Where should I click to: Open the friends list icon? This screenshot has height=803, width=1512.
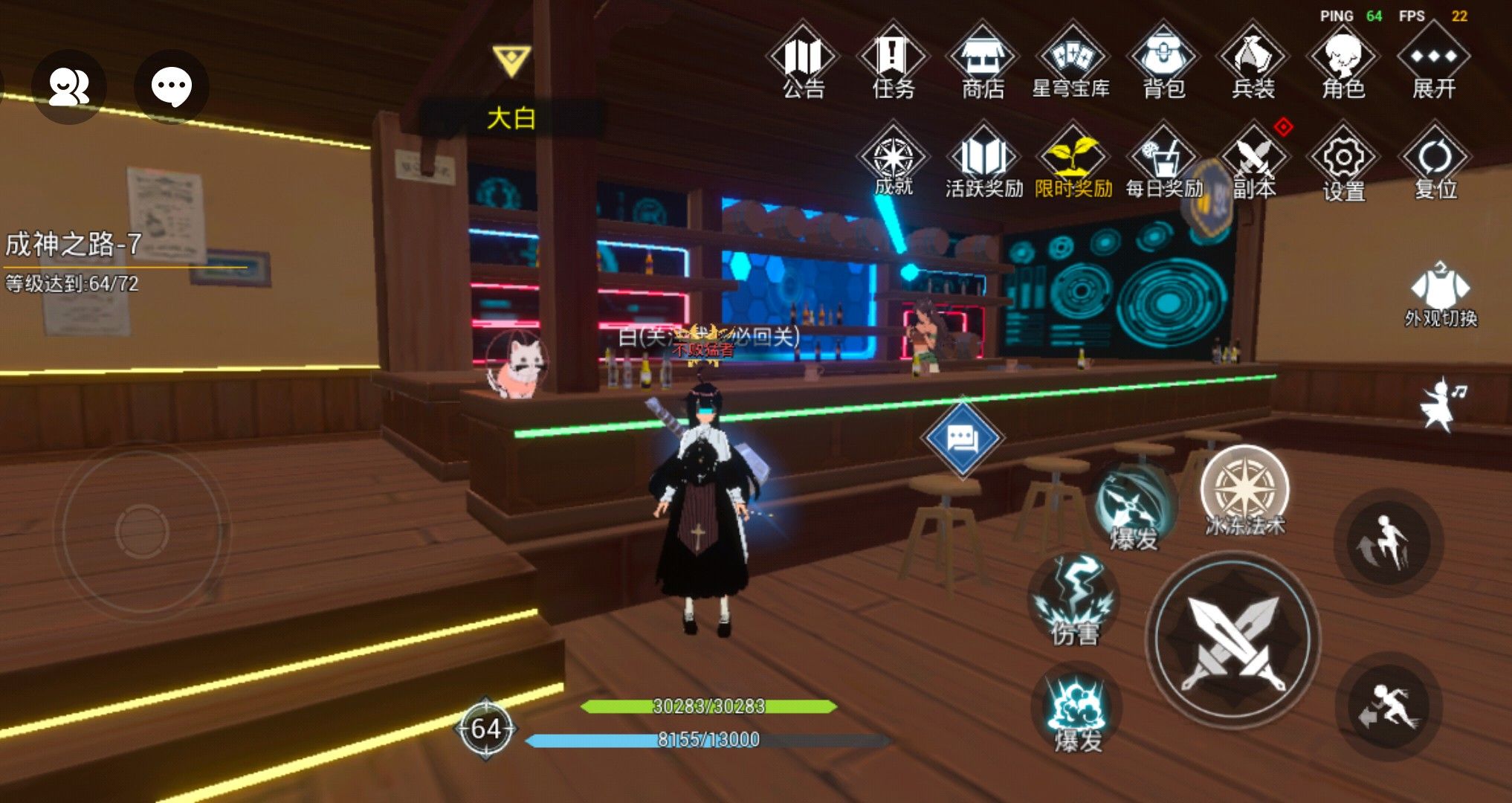(68, 86)
